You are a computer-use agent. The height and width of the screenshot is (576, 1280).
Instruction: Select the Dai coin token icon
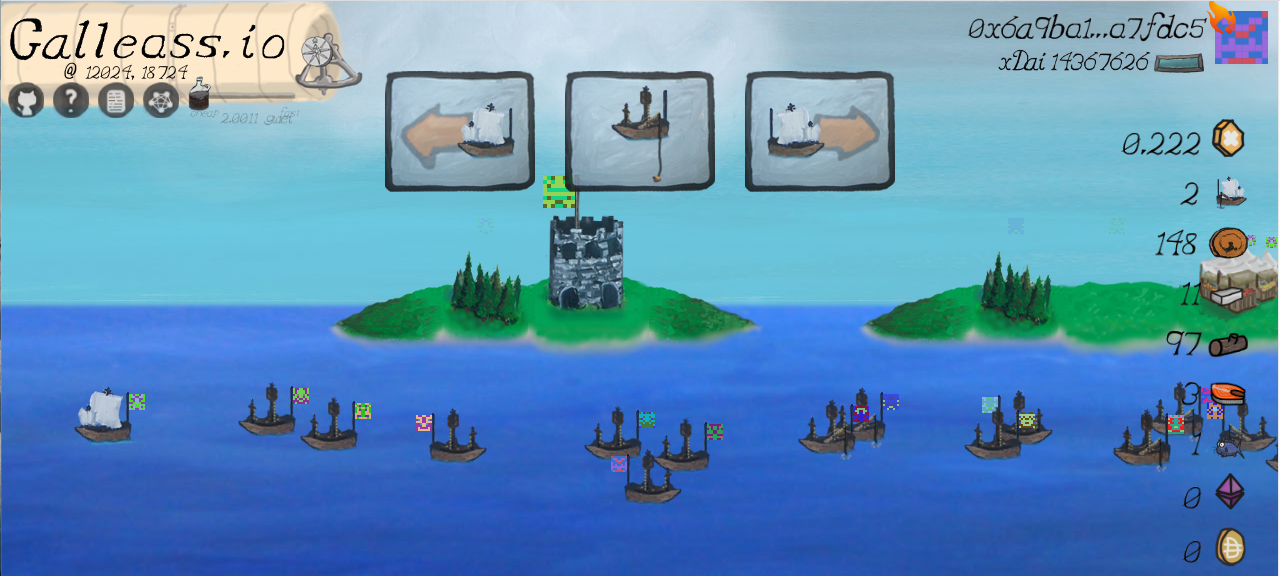click(x=1229, y=546)
